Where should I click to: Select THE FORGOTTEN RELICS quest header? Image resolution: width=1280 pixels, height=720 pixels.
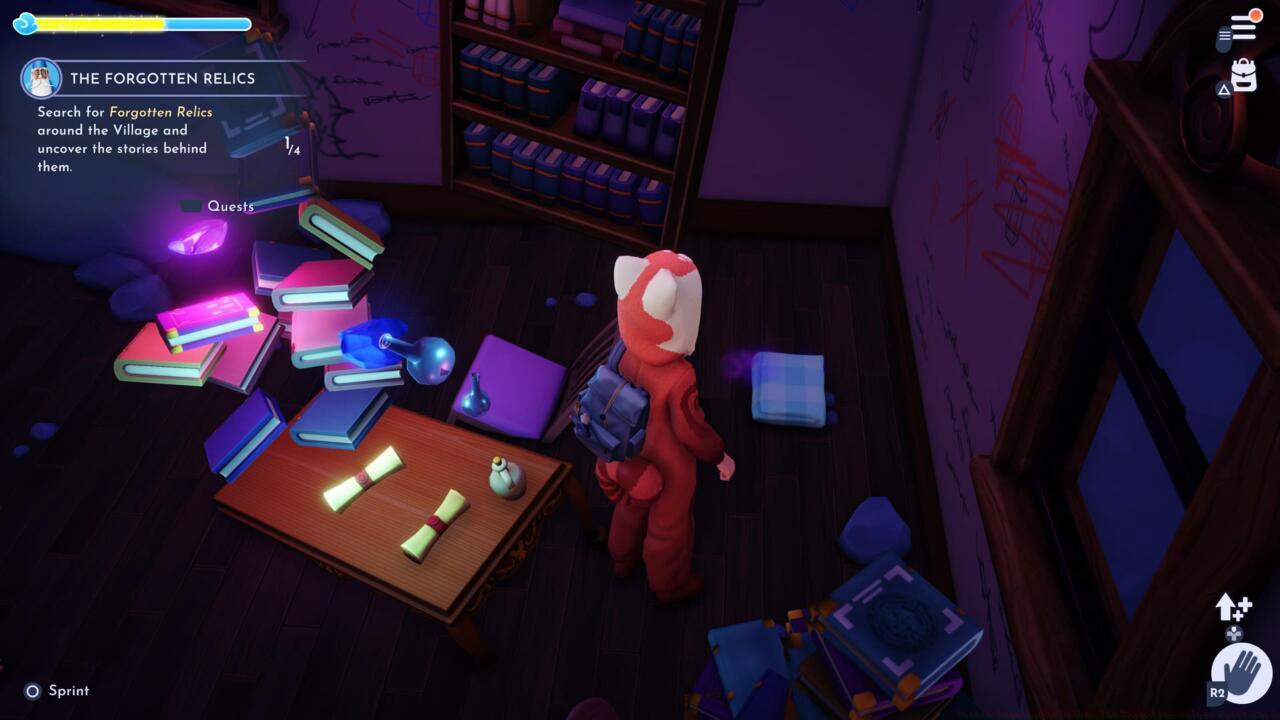[160, 78]
